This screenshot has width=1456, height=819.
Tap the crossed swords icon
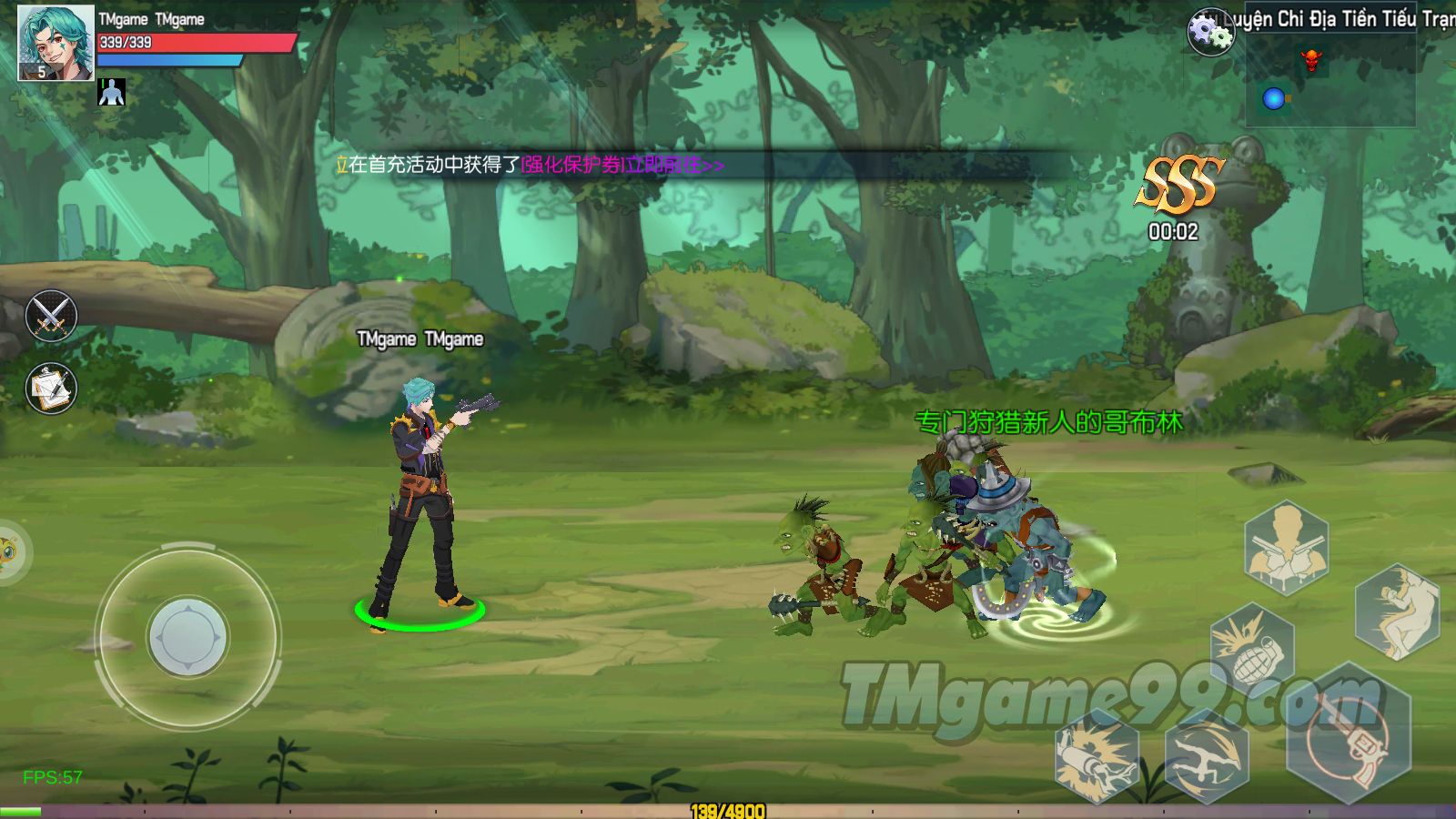coord(51,315)
